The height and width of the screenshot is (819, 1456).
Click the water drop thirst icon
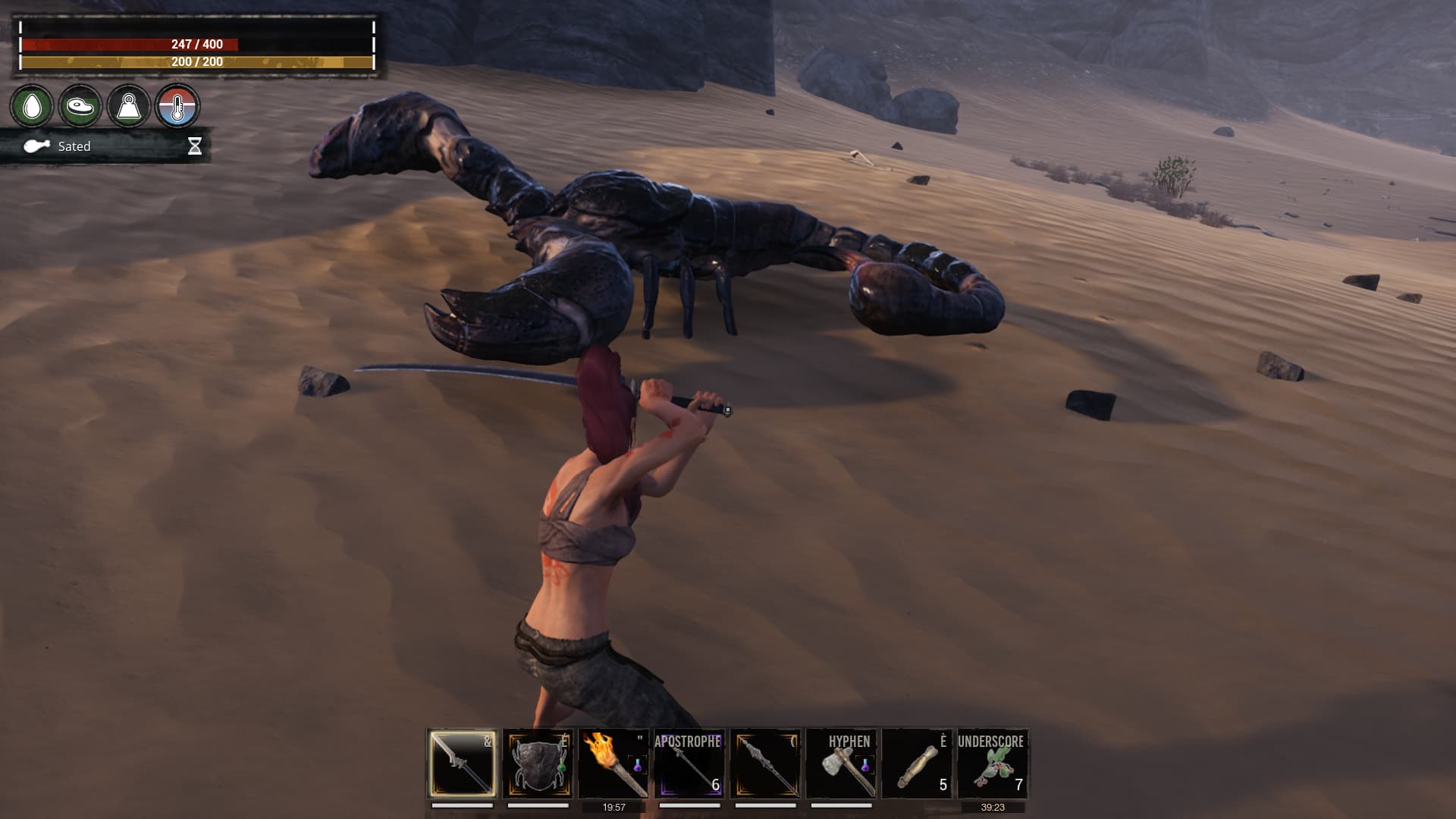(x=32, y=106)
